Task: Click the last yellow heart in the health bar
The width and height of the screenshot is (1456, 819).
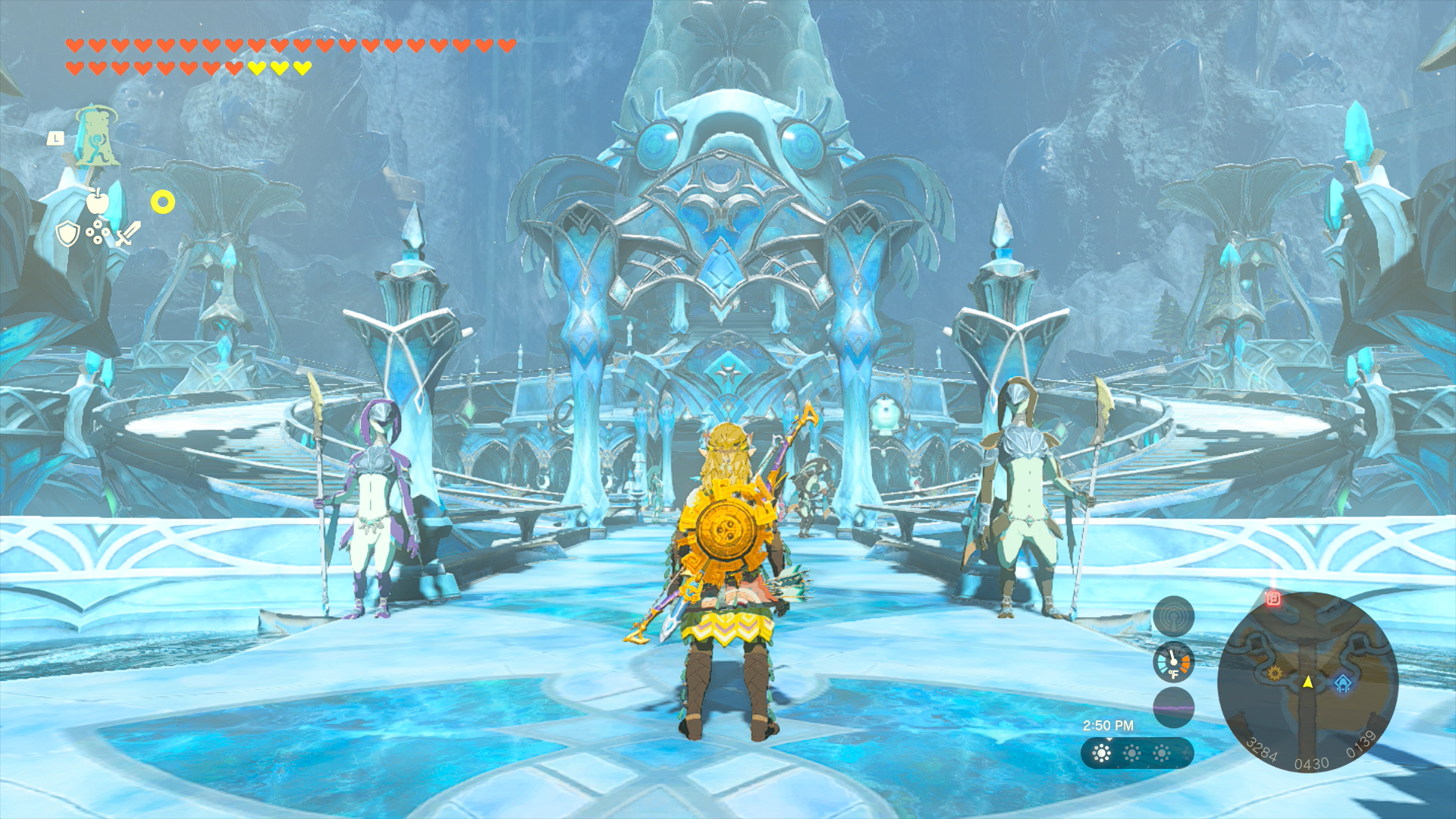Action: click(301, 68)
